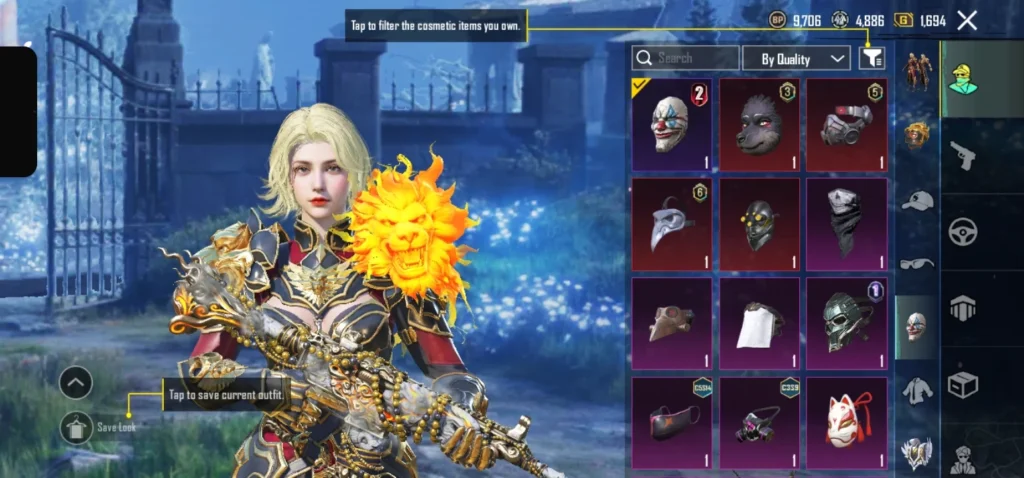Open the steering wheel vehicle tab

963,232
